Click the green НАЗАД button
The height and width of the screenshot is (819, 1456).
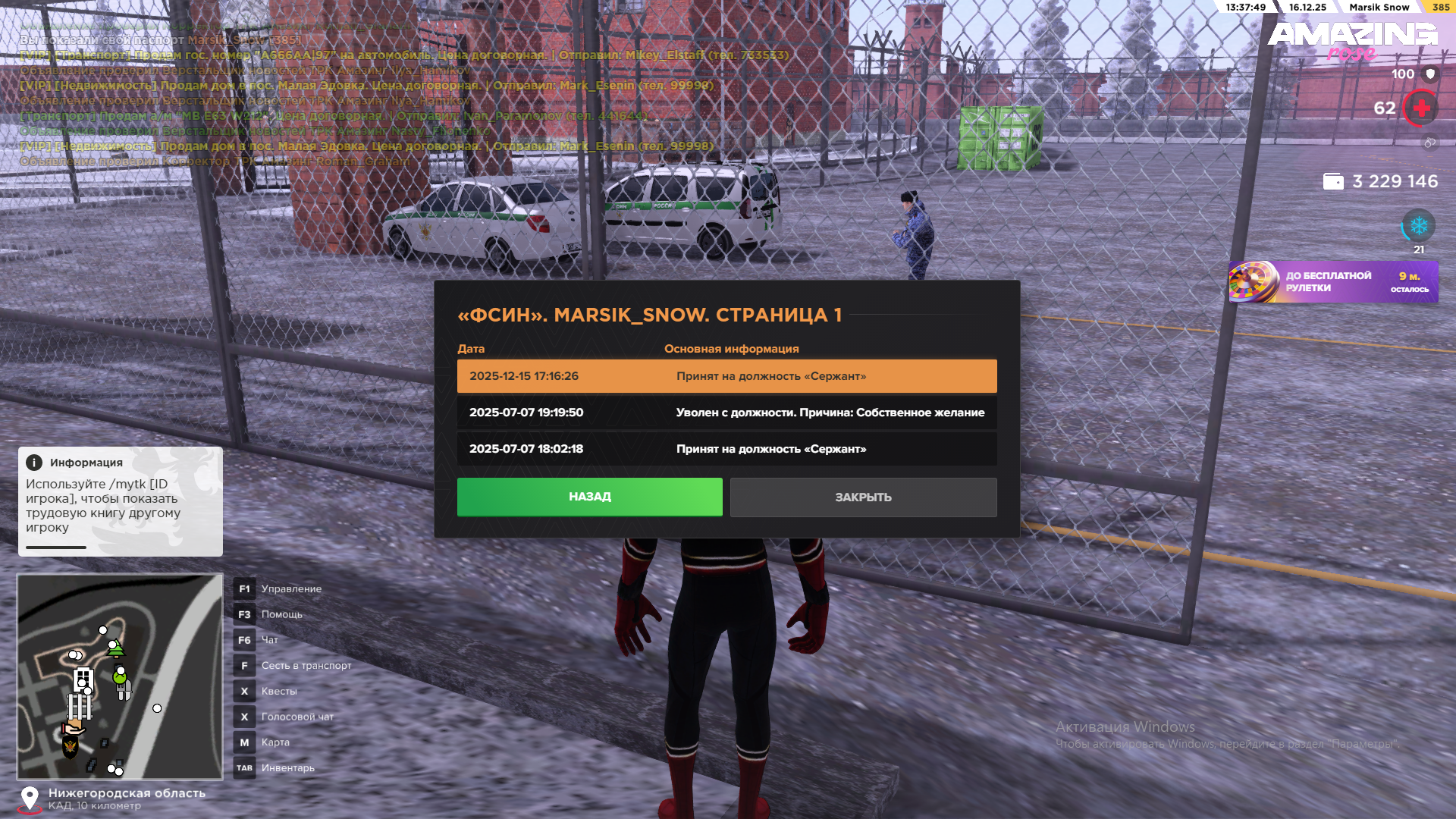tap(589, 497)
